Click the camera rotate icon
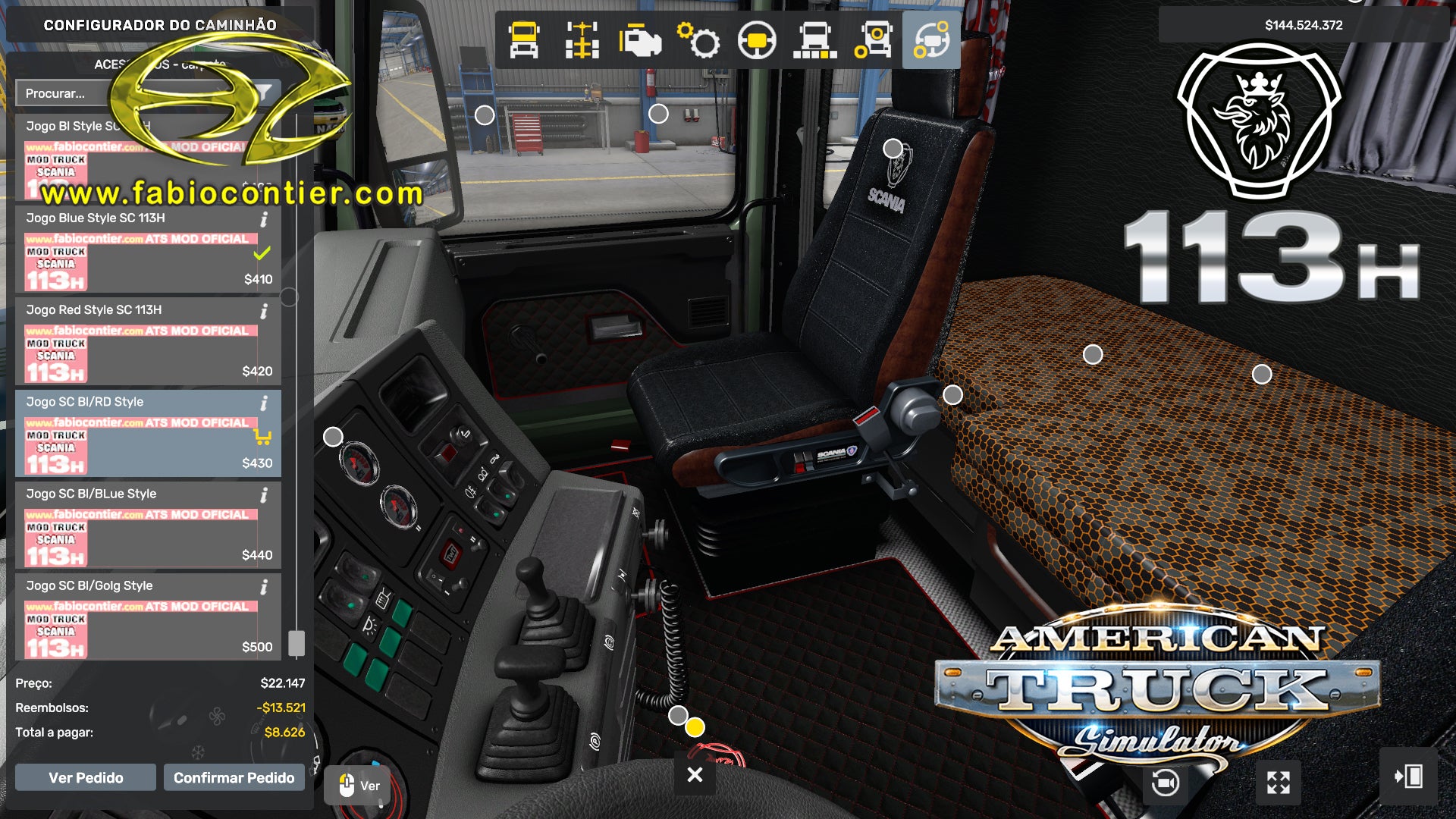 click(1162, 782)
